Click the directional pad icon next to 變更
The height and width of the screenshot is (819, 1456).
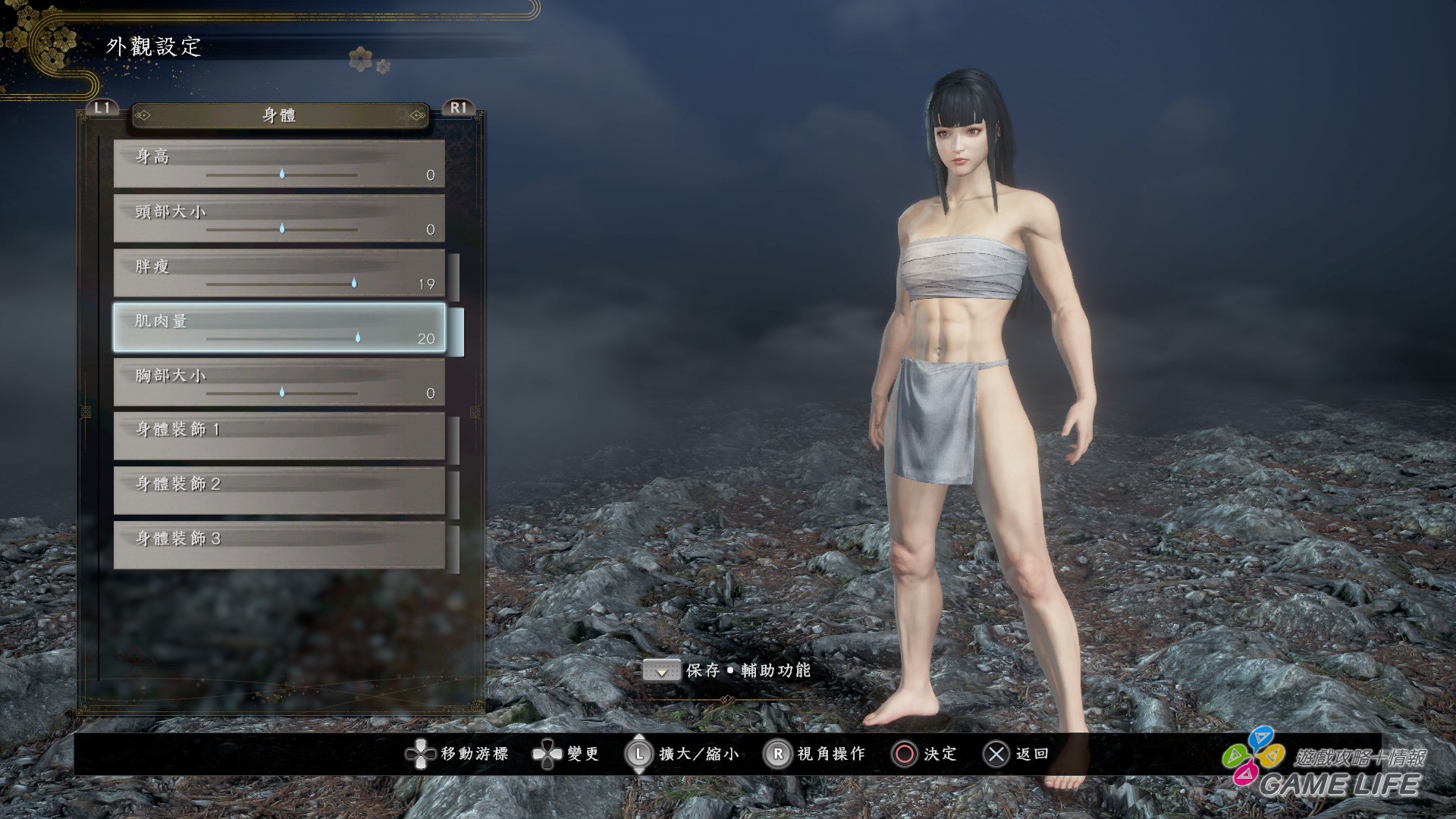pyautogui.click(x=548, y=755)
